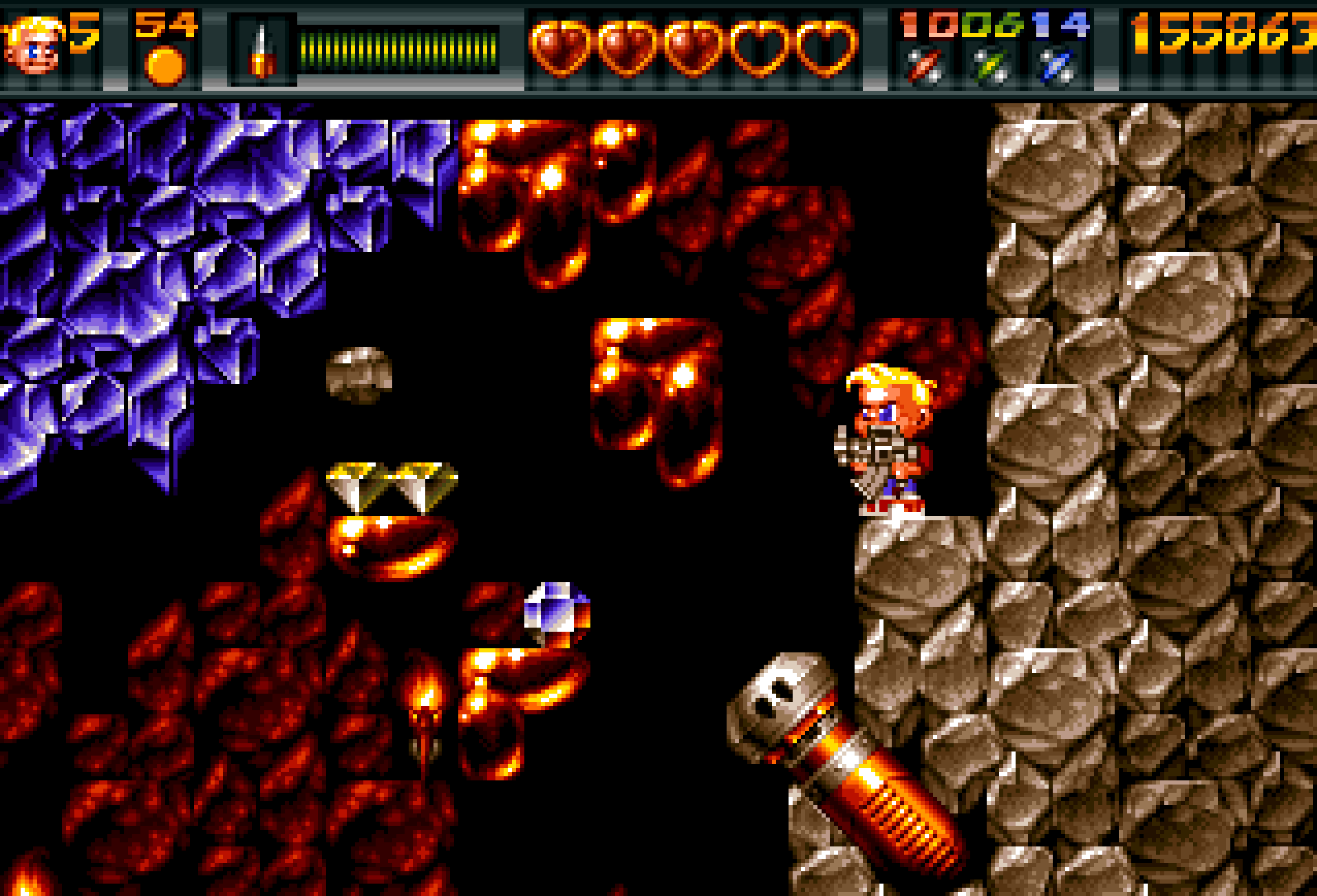The width and height of the screenshot is (1317, 896).
Task: Activate the green special weapon icon
Action: pyautogui.click(x=991, y=66)
